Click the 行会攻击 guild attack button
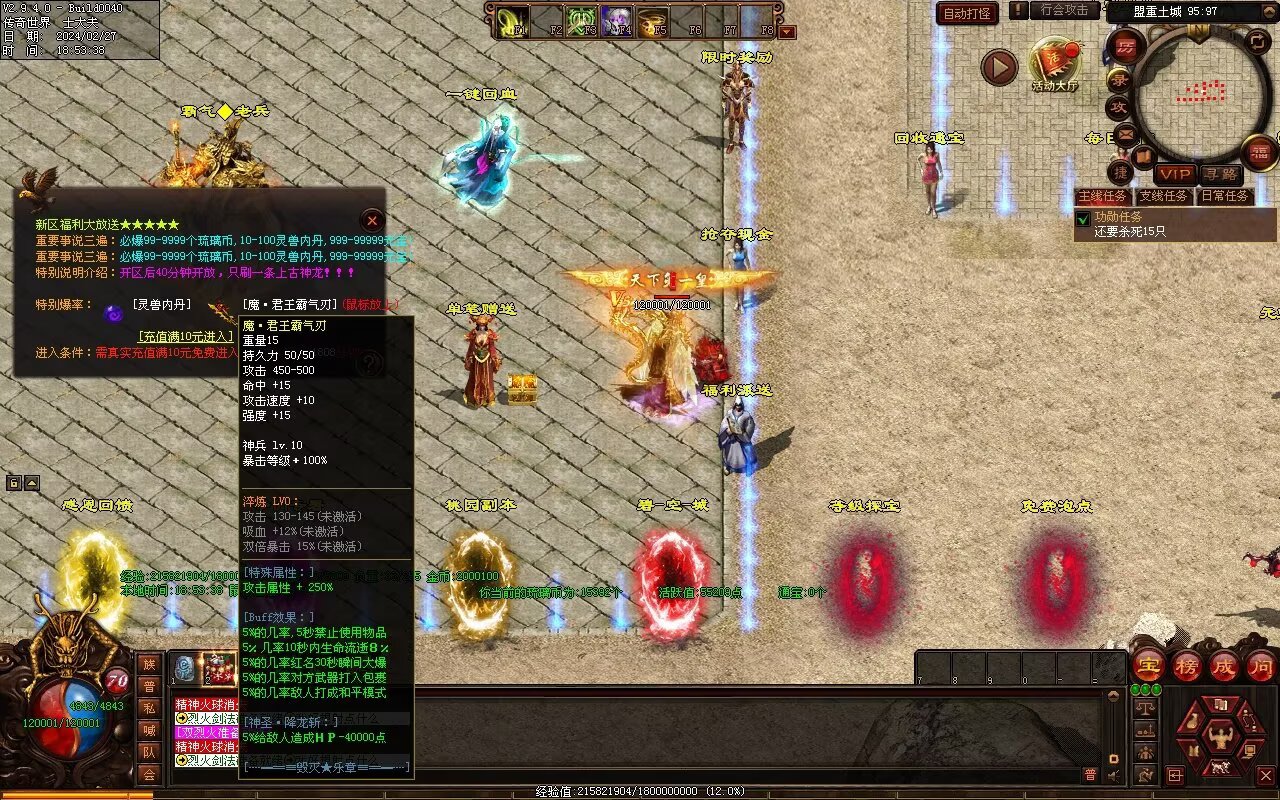Image resolution: width=1280 pixels, height=800 pixels. click(x=1064, y=10)
